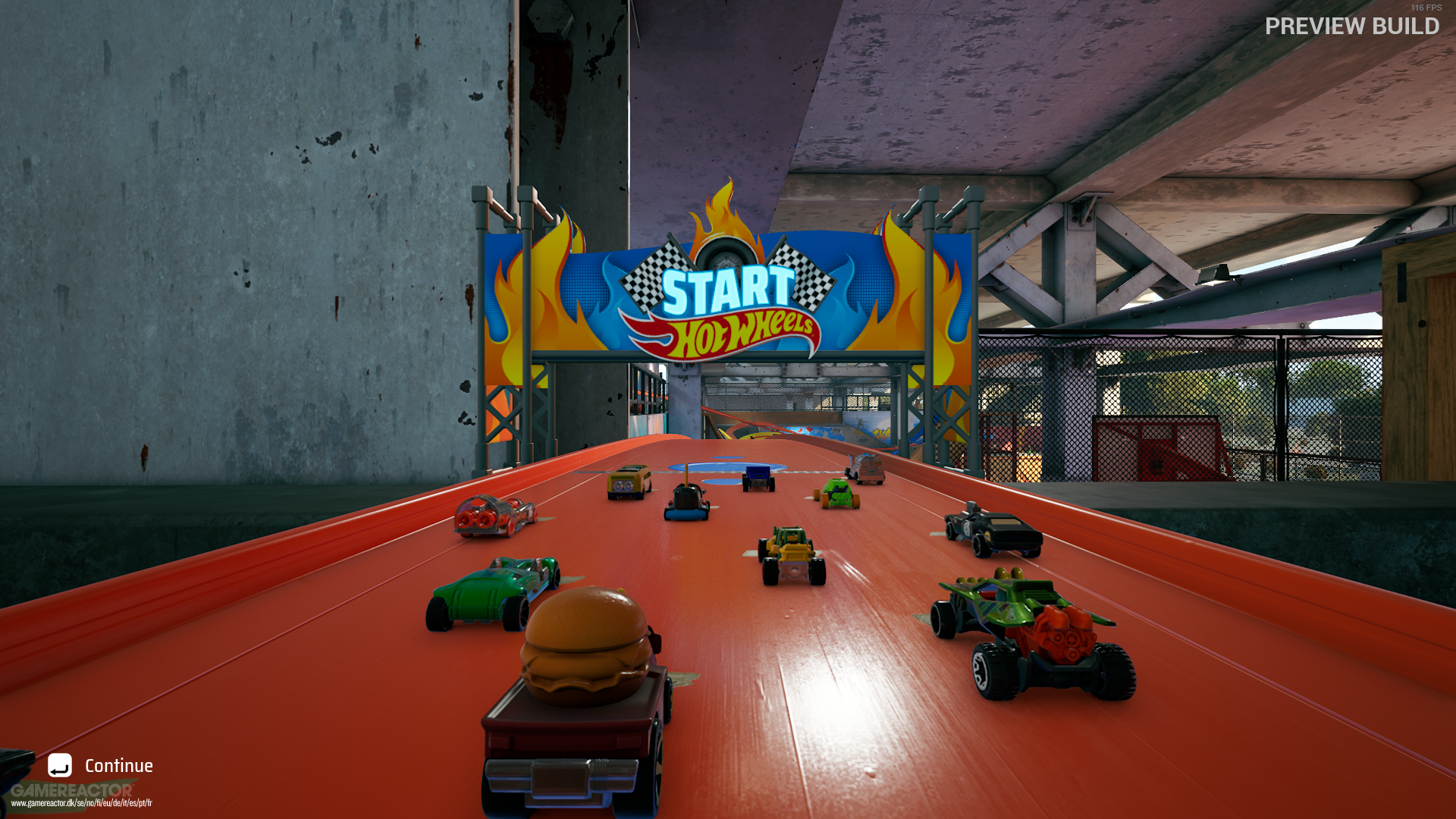
Task: Expand the green buggy with exposed engine
Action: click(1024, 622)
